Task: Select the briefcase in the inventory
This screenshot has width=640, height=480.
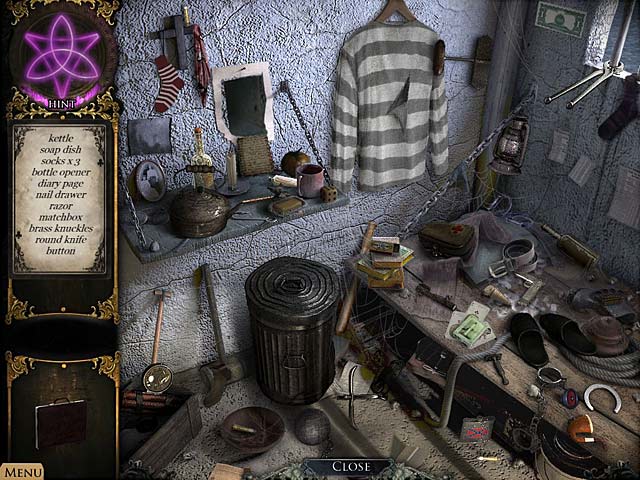Action: pos(60,421)
